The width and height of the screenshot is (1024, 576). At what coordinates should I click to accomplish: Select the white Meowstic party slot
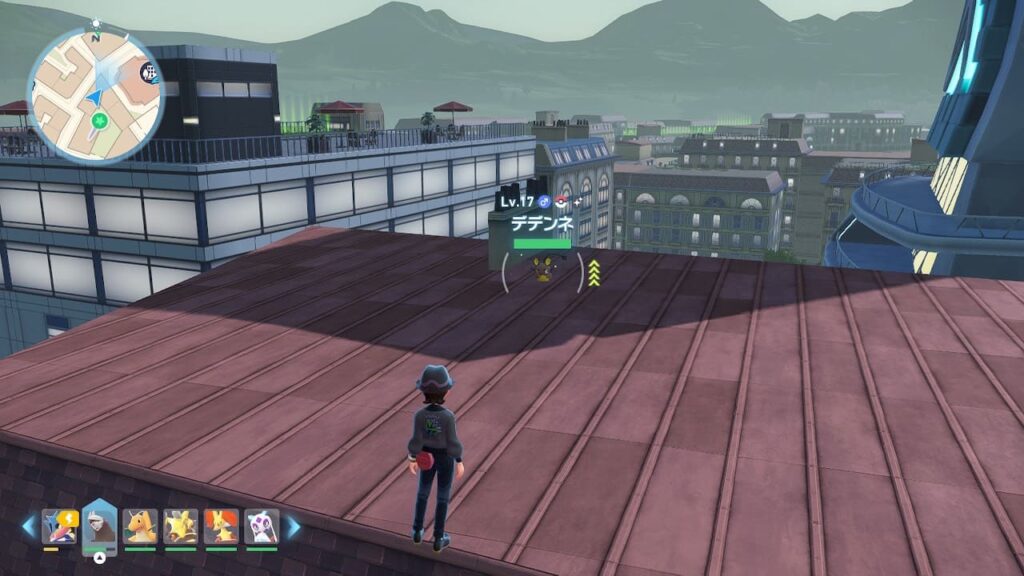pyautogui.click(x=261, y=527)
